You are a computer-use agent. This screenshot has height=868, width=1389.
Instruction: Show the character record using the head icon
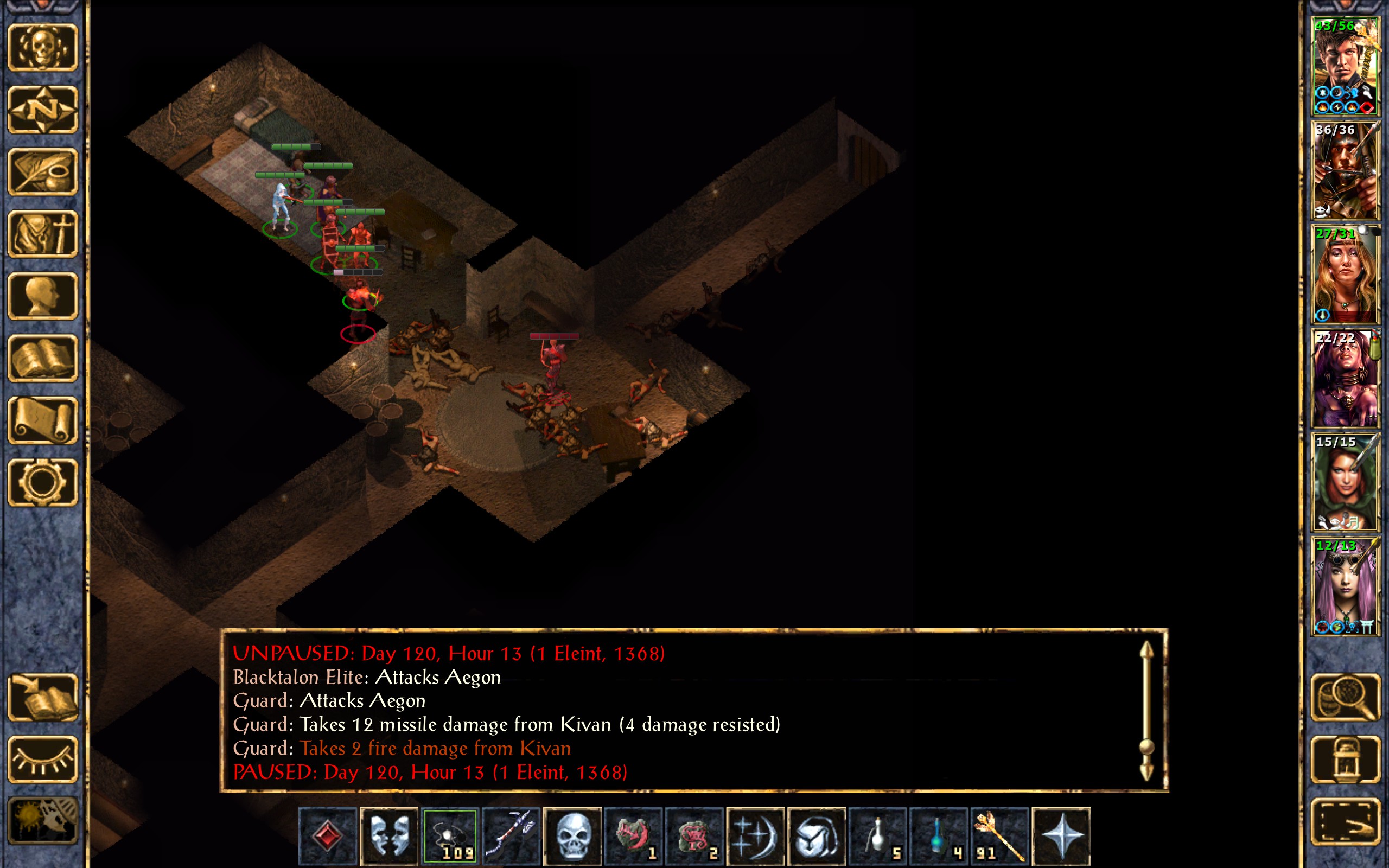pyautogui.click(x=43, y=296)
